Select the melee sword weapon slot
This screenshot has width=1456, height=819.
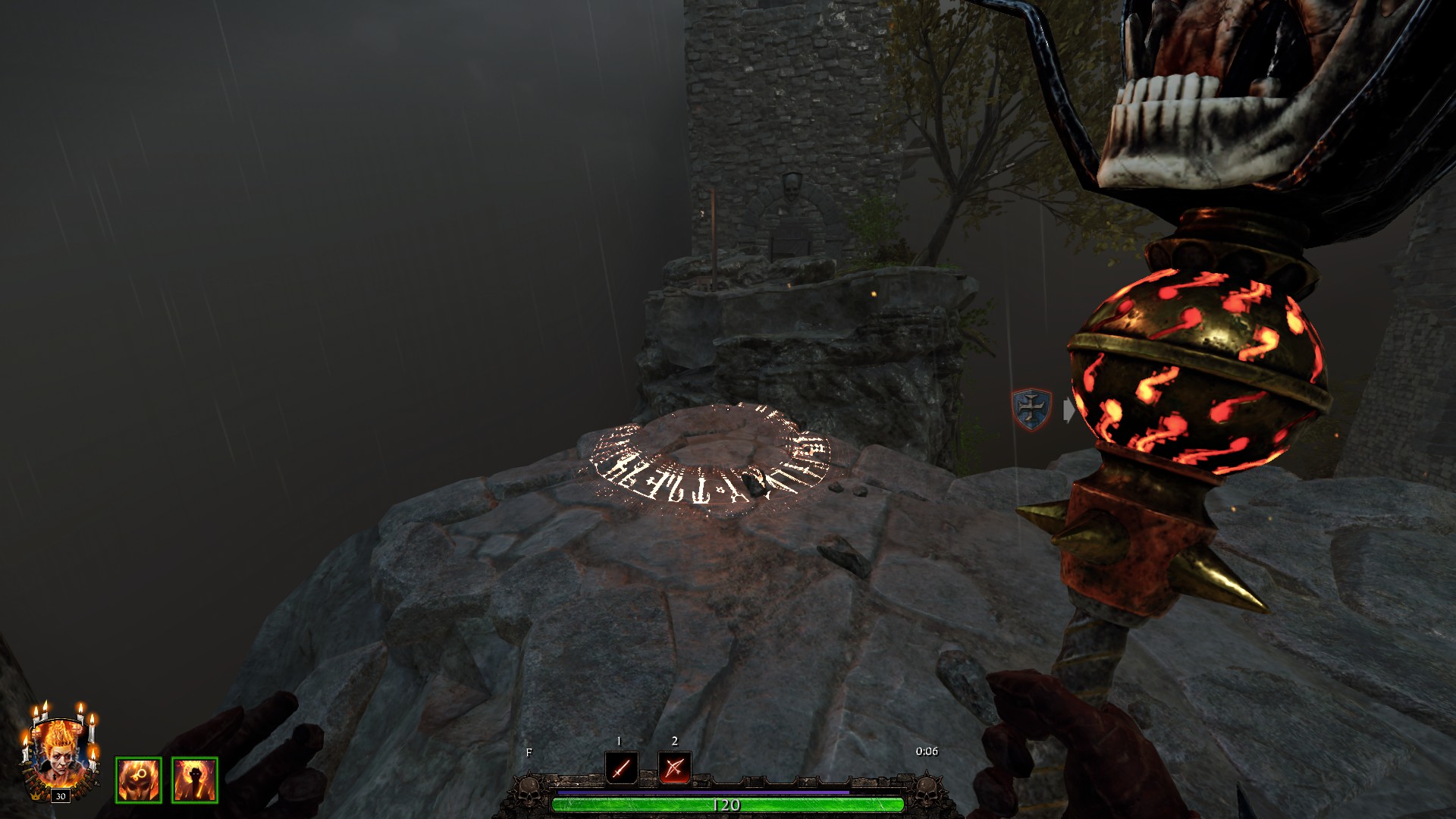coord(621,768)
